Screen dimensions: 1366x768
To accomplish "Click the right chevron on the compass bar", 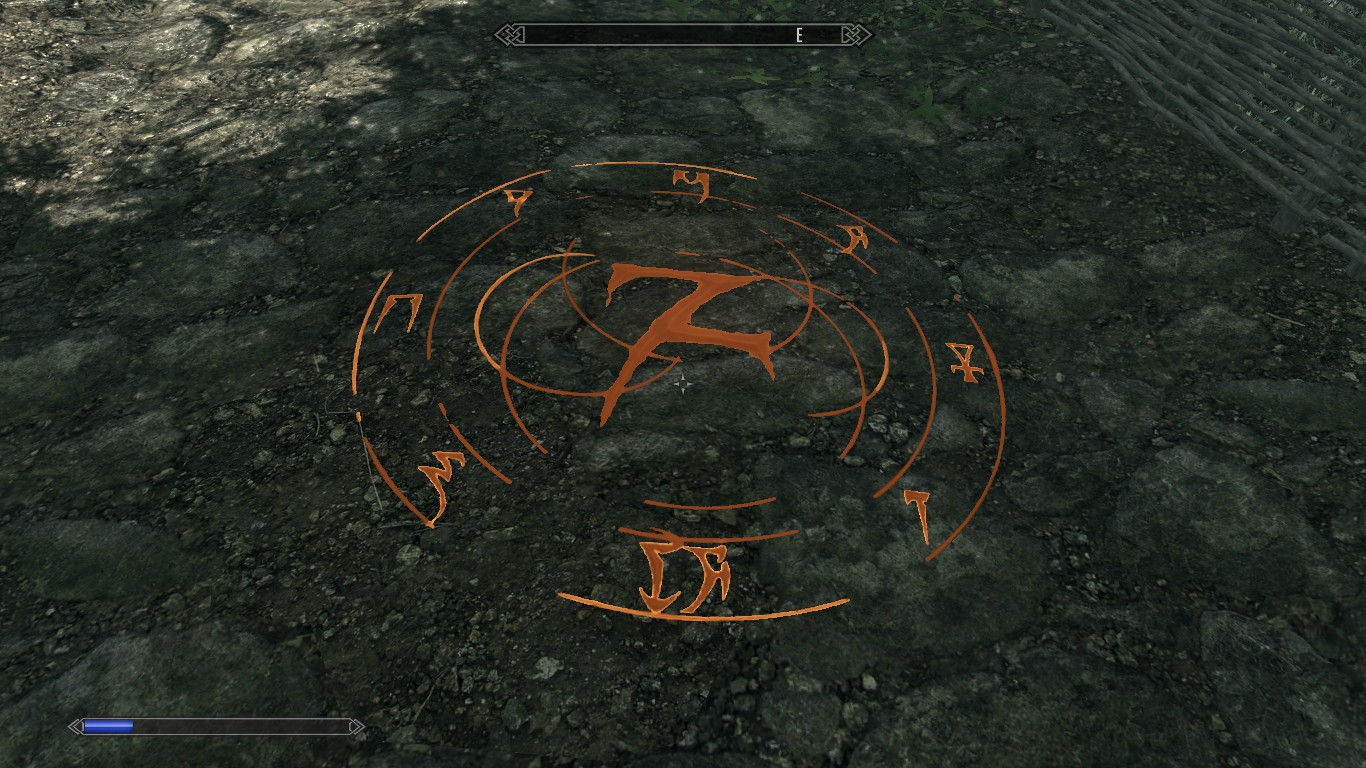I will point(855,36).
